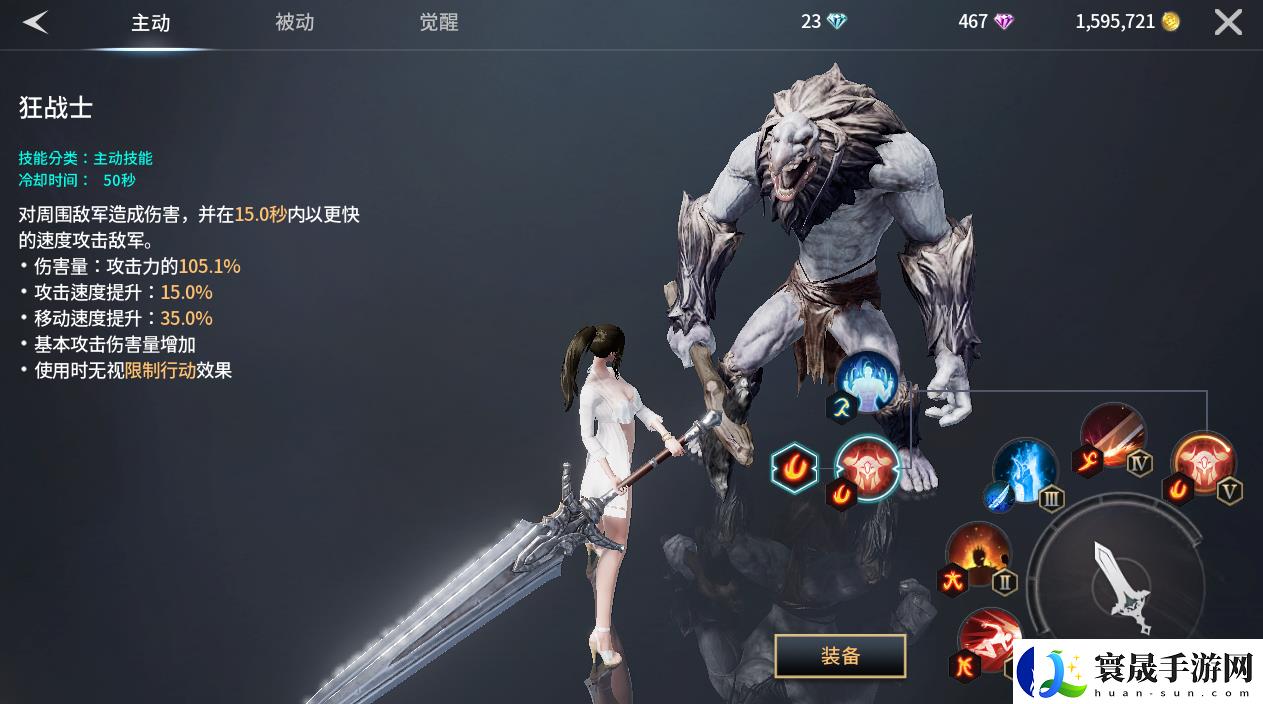Choose the selected red berserker skill option
This screenshot has width=1263, height=704.
867,466
